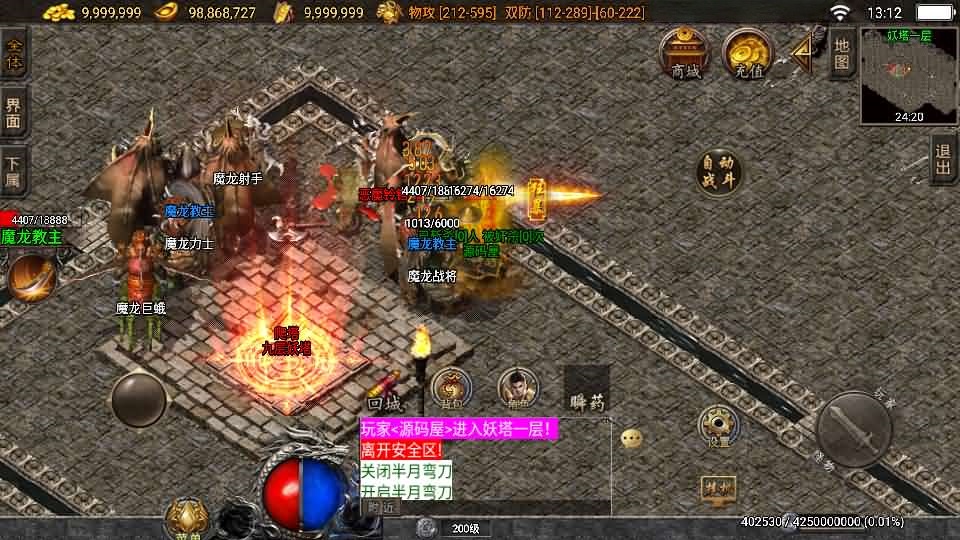Screen dimensions: 960x540
Task: Open the 设置 gear settings
Action: 718,425
